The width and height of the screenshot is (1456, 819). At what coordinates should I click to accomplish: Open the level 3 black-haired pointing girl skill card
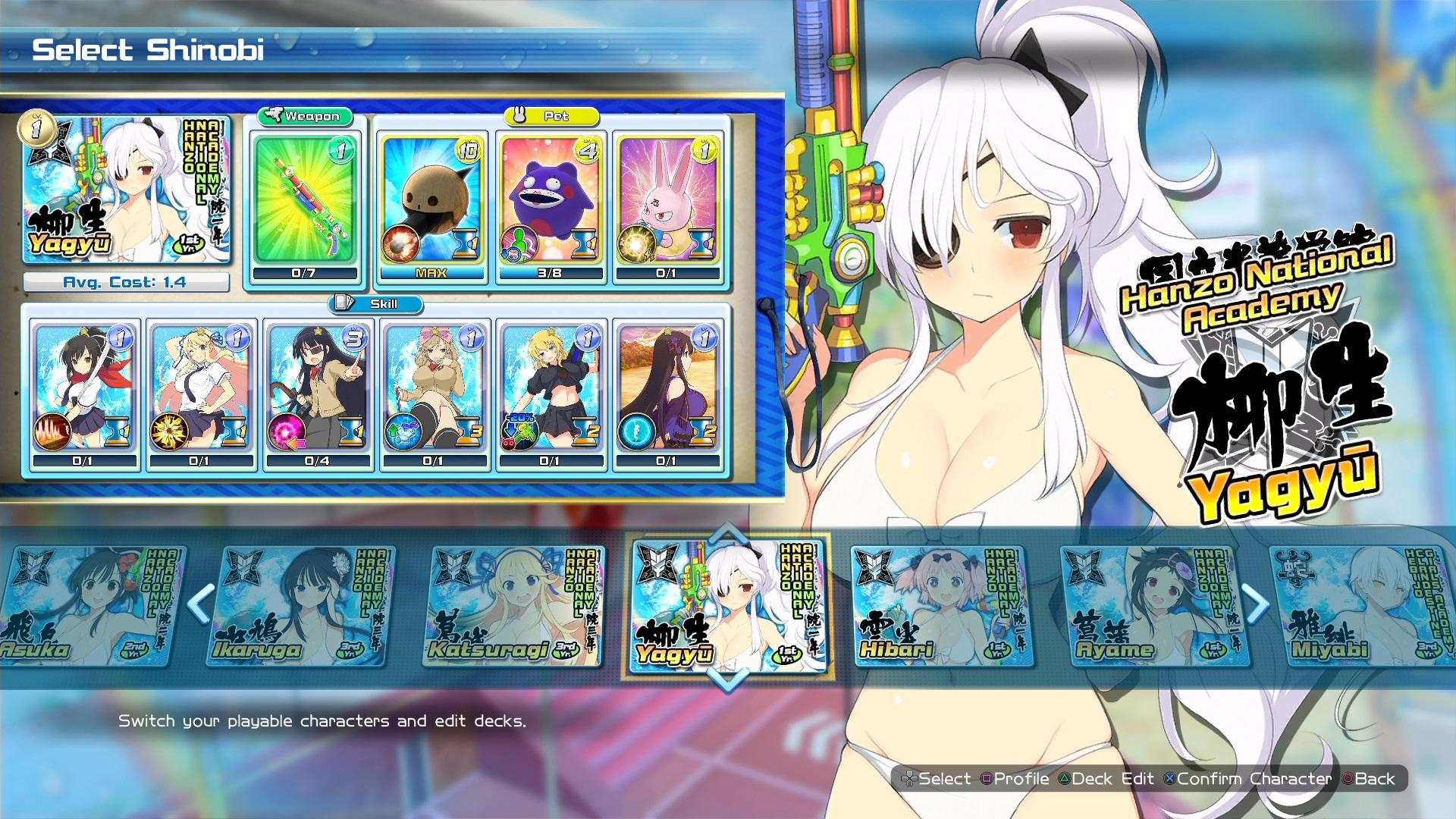click(x=317, y=388)
